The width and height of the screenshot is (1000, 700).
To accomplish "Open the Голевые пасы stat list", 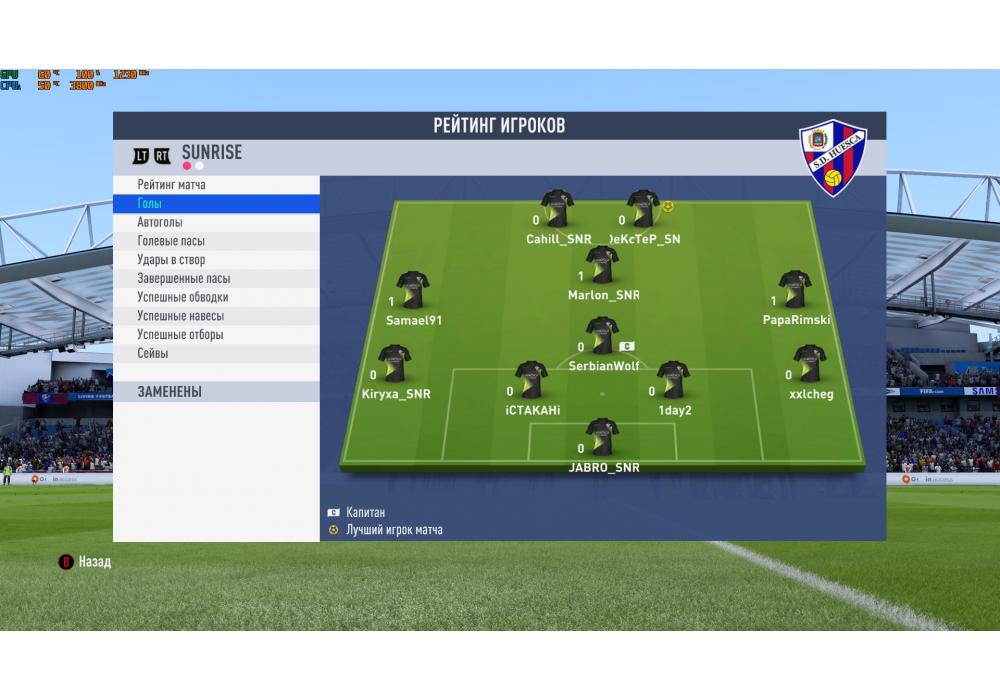I will tap(173, 241).
